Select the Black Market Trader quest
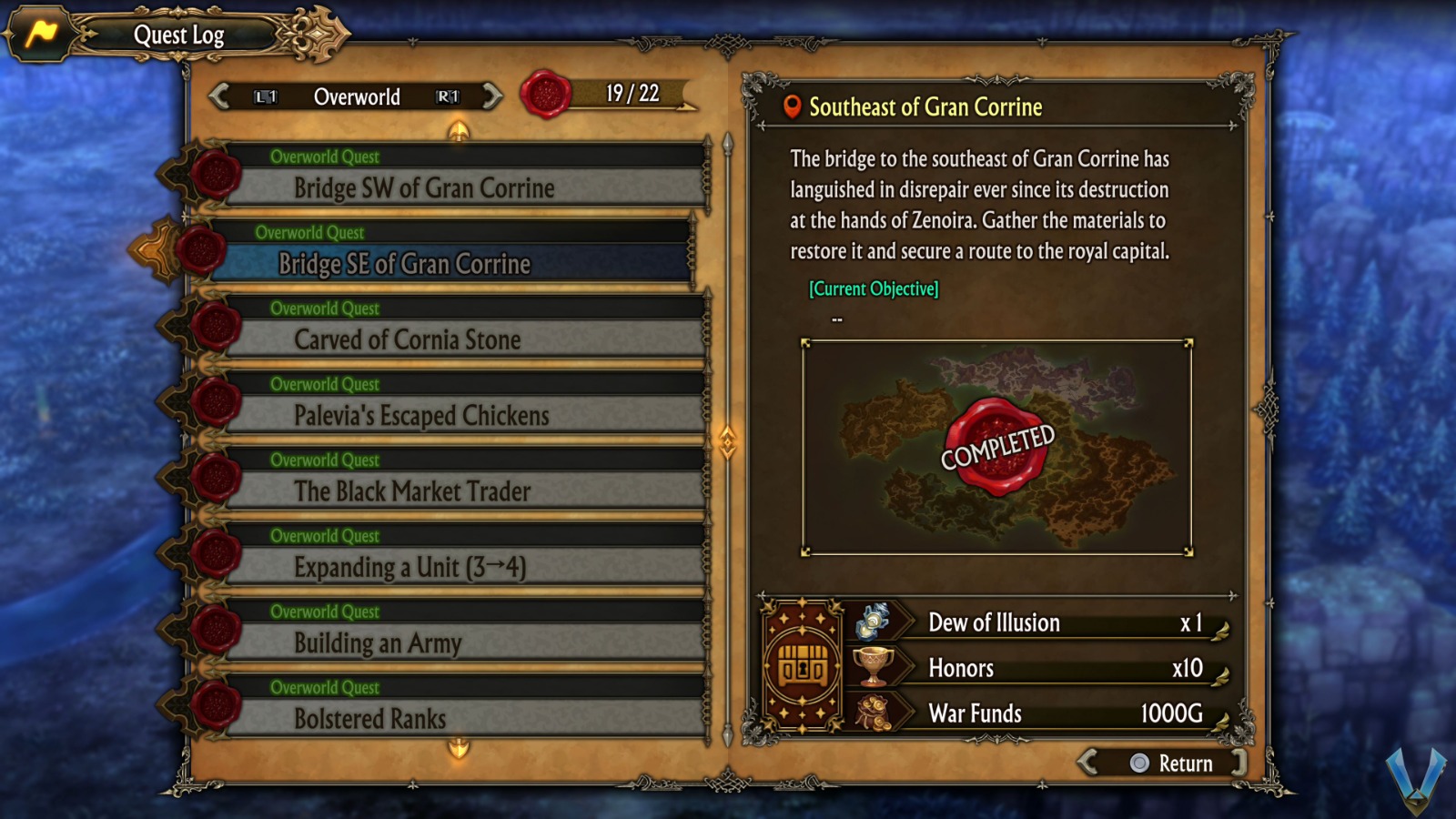This screenshot has width=1456, height=819. click(412, 491)
